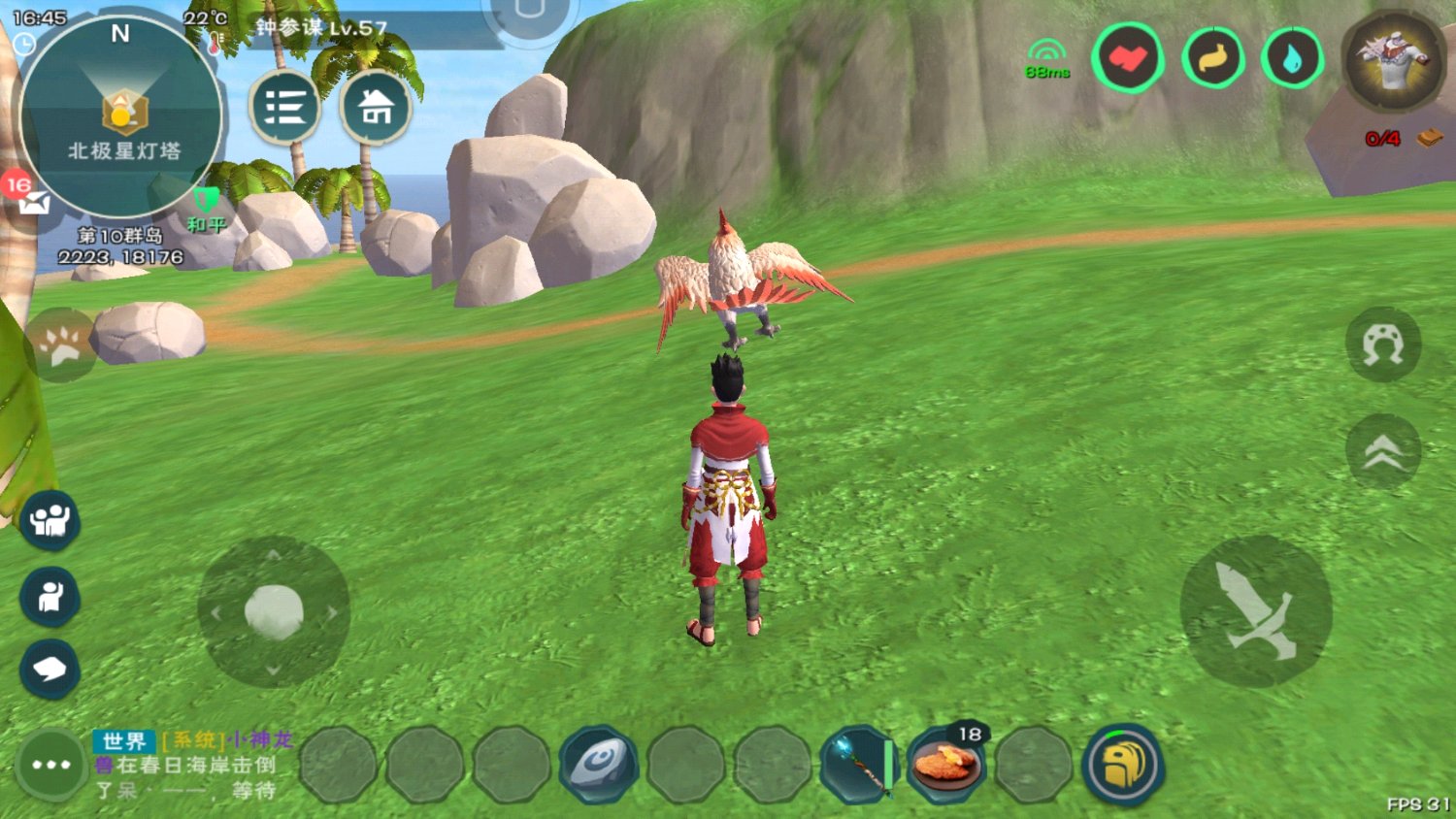Attack with the sword button
The width and height of the screenshot is (1456, 819).
(x=1255, y=611)
